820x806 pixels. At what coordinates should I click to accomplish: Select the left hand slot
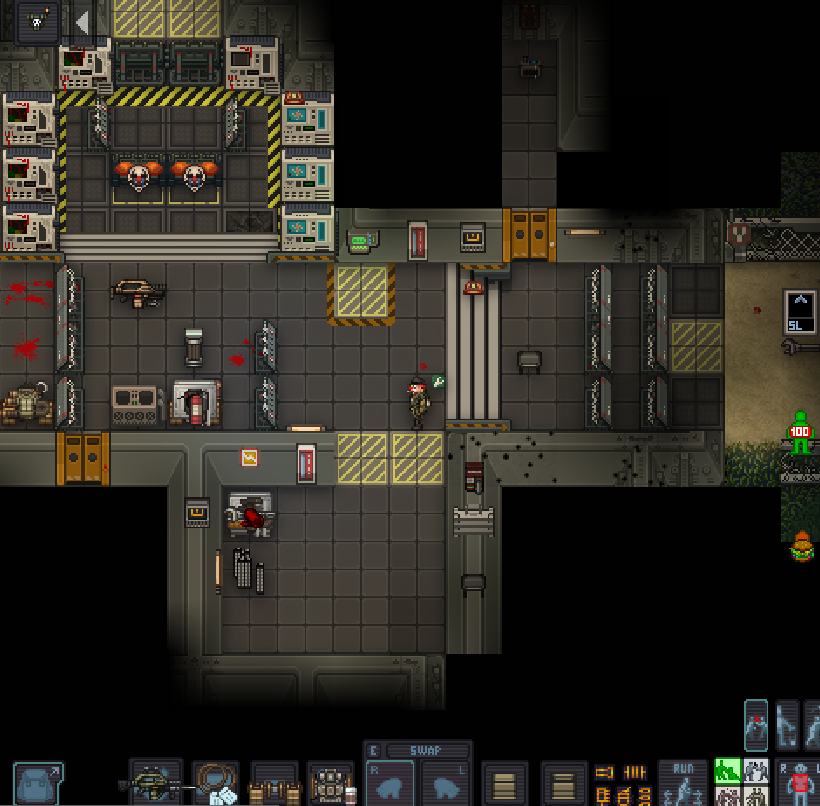pos(446,784)
